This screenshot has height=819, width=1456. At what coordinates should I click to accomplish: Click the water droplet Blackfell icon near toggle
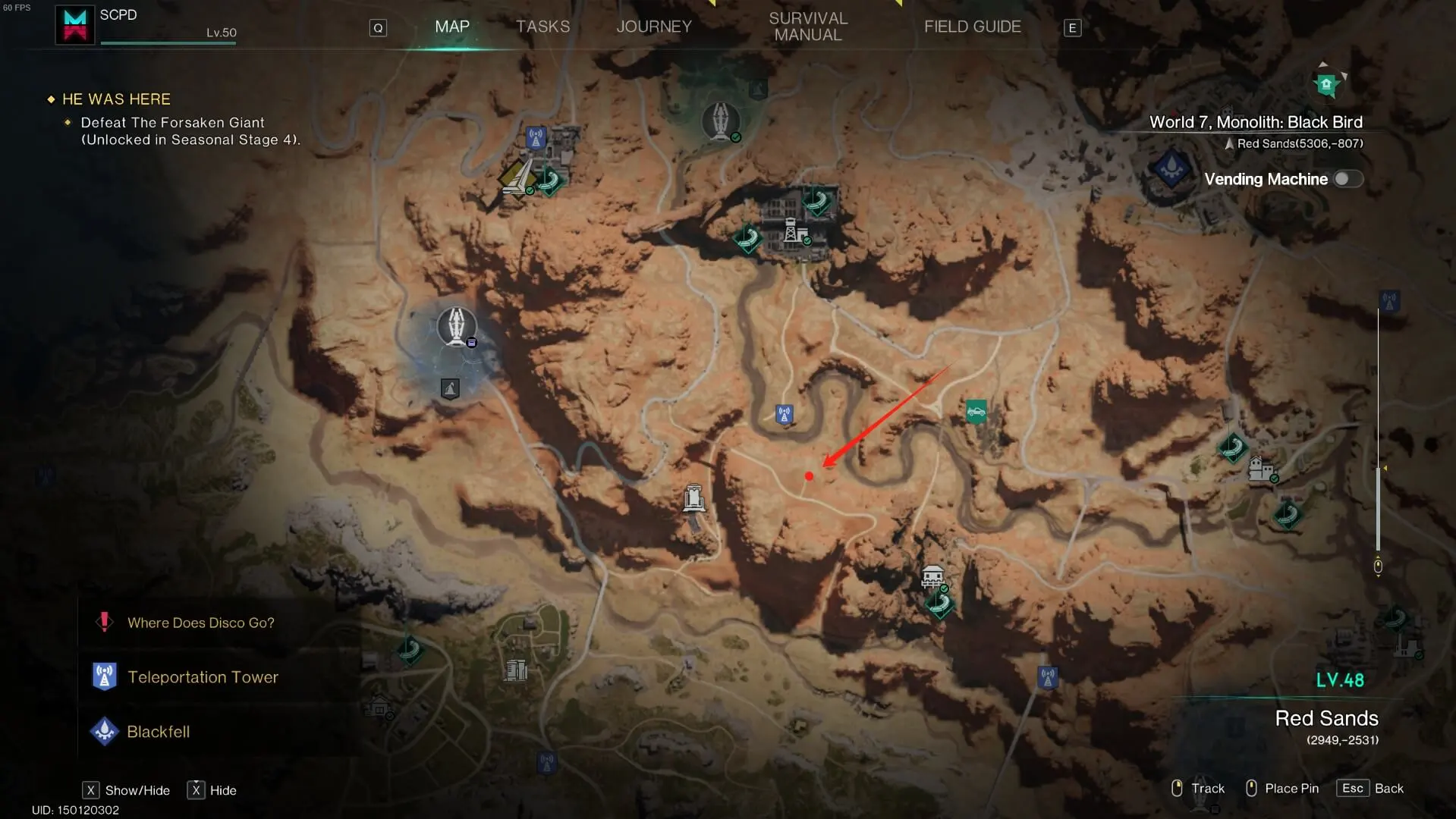(1171, 166)
